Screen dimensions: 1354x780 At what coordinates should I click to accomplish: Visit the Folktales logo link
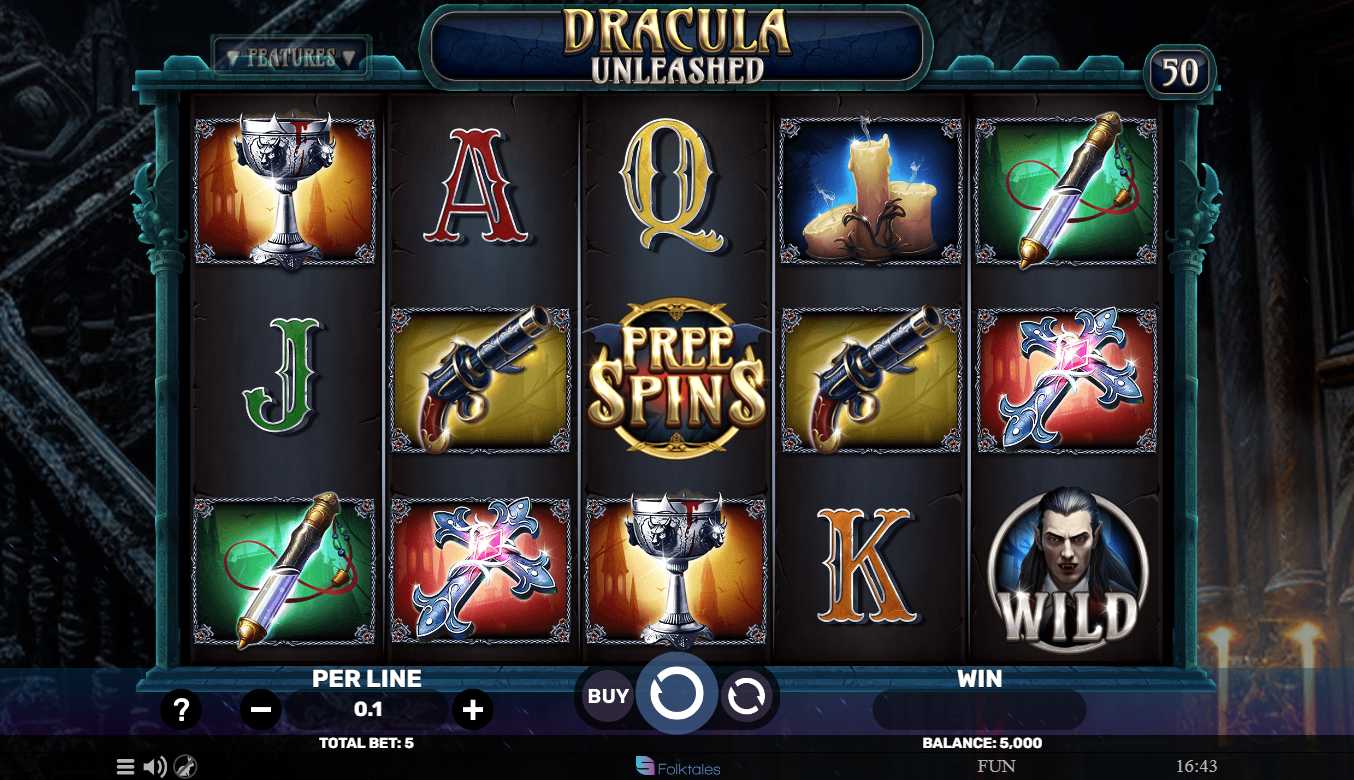(x=678, y=767)
